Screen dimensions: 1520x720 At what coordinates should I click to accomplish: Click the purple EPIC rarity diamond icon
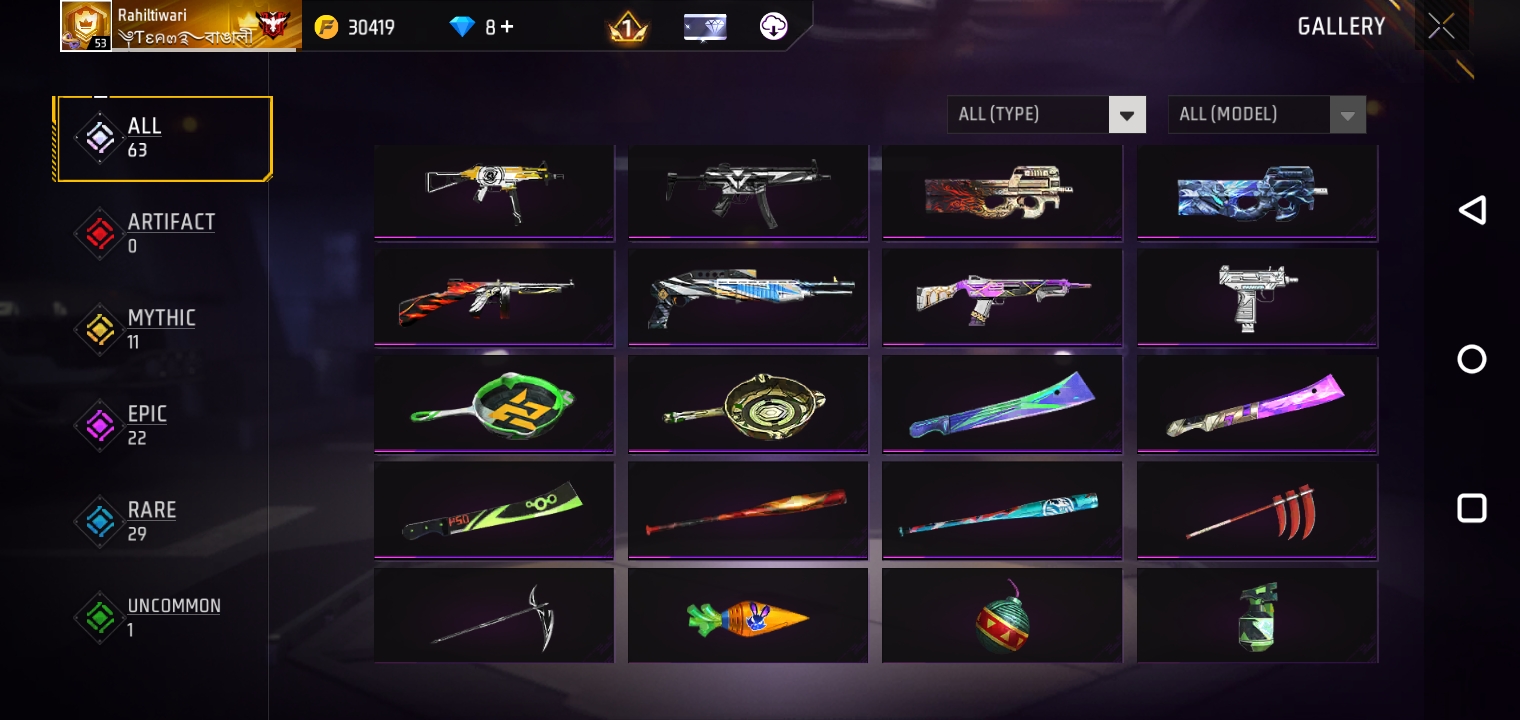[100, 425]
